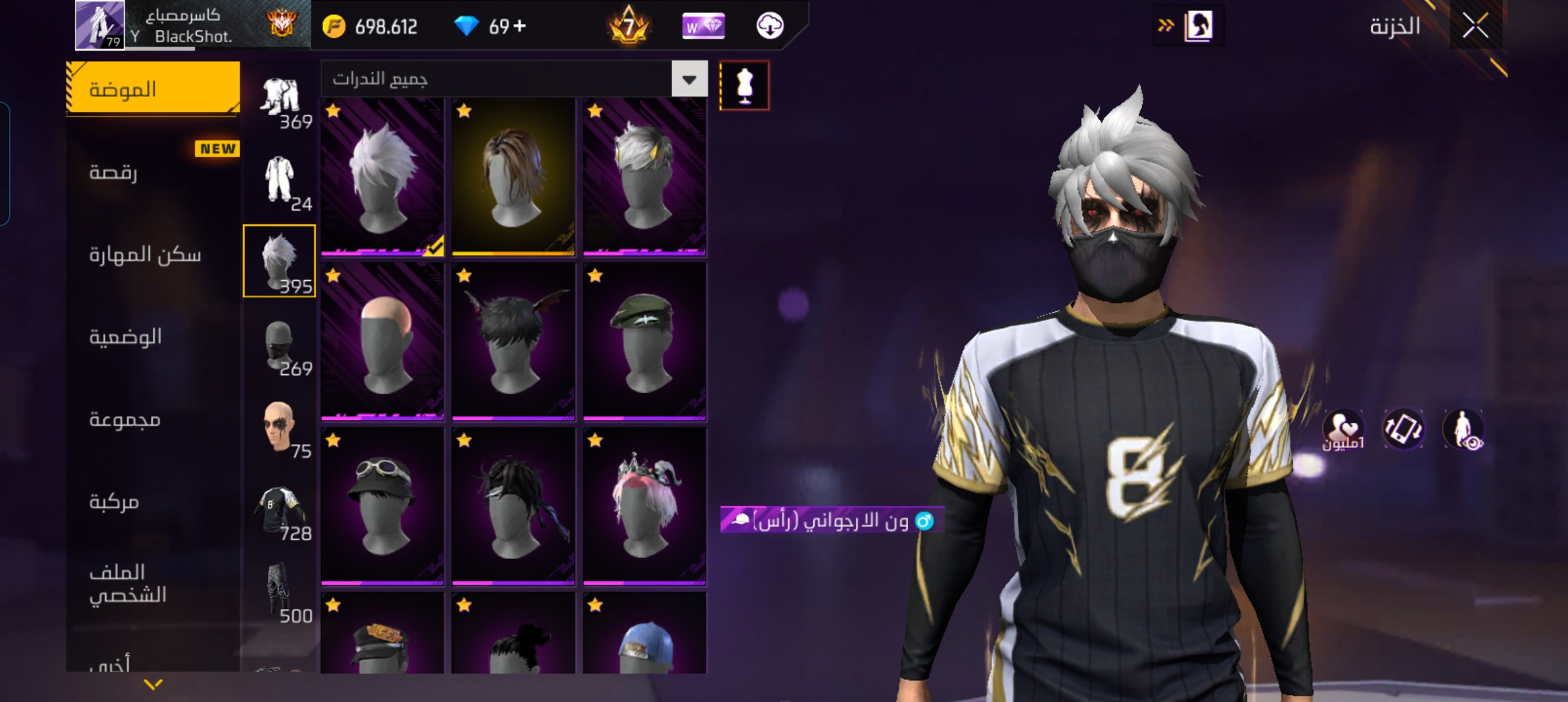Viewport: 1568px width, 702px height.
Task: Open the rarity filter dropdown
Action: click(689, 80)
